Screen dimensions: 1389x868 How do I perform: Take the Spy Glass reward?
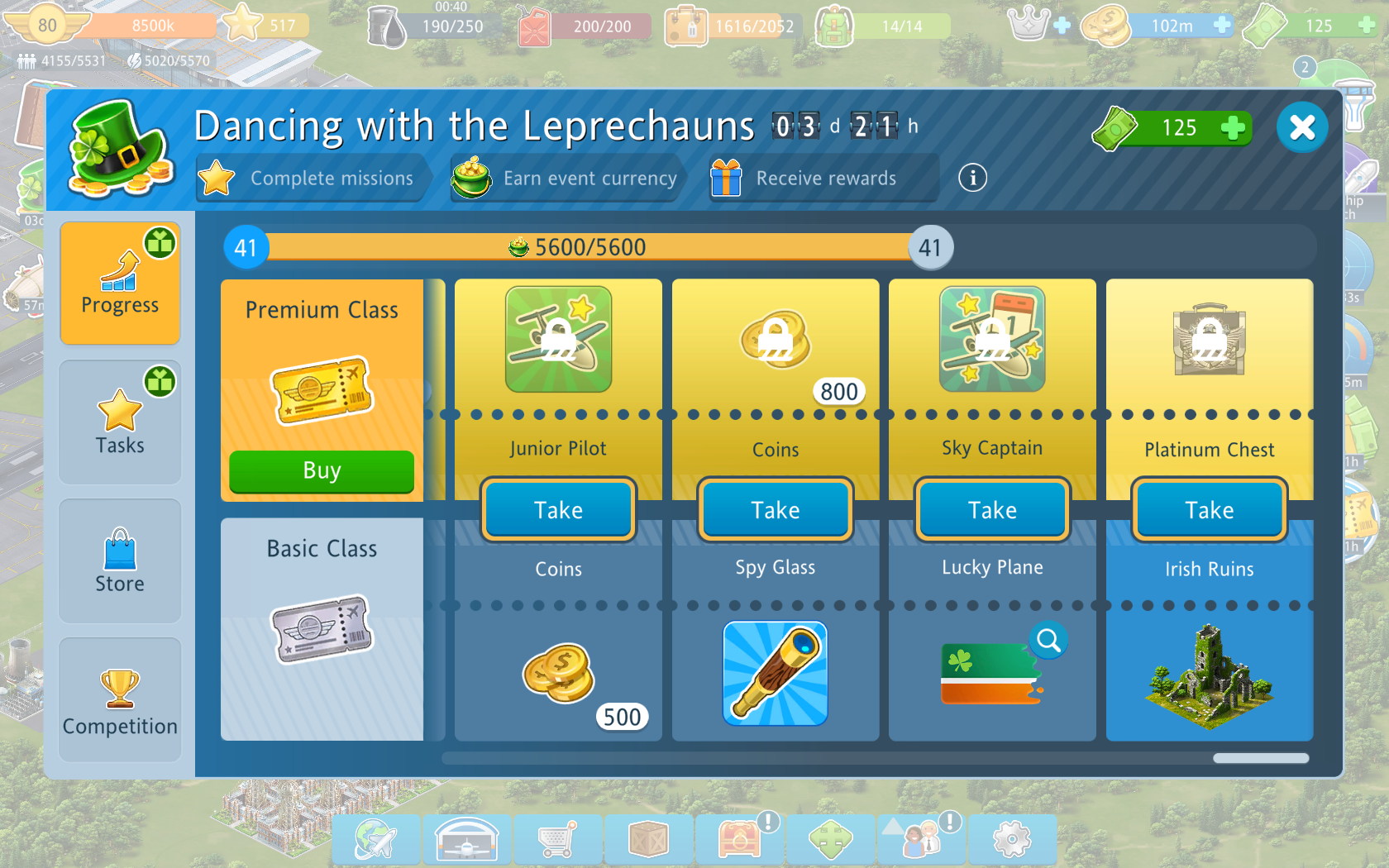click(775, 510)
